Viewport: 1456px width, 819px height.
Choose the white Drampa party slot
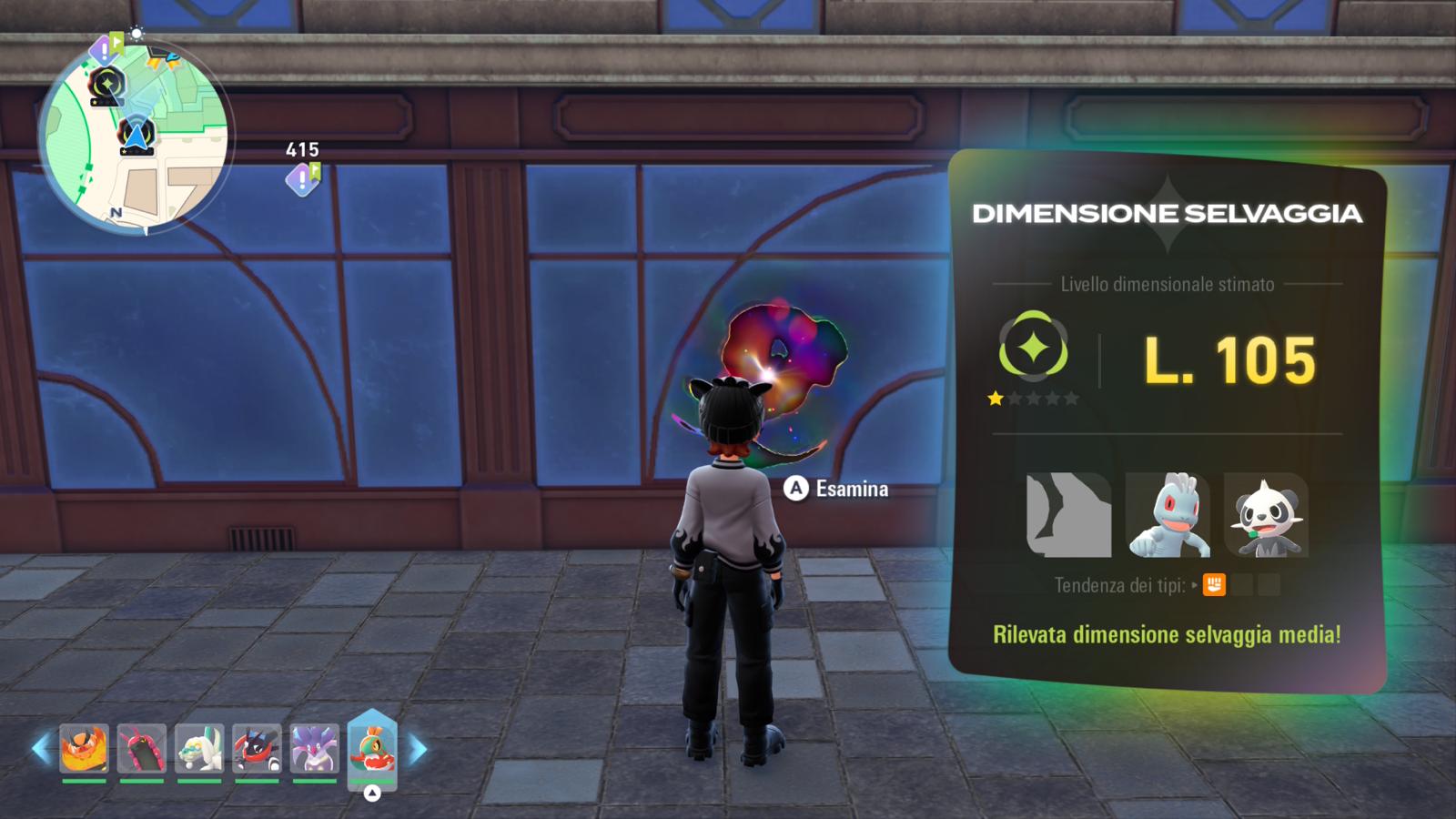(x=199, y=748)
